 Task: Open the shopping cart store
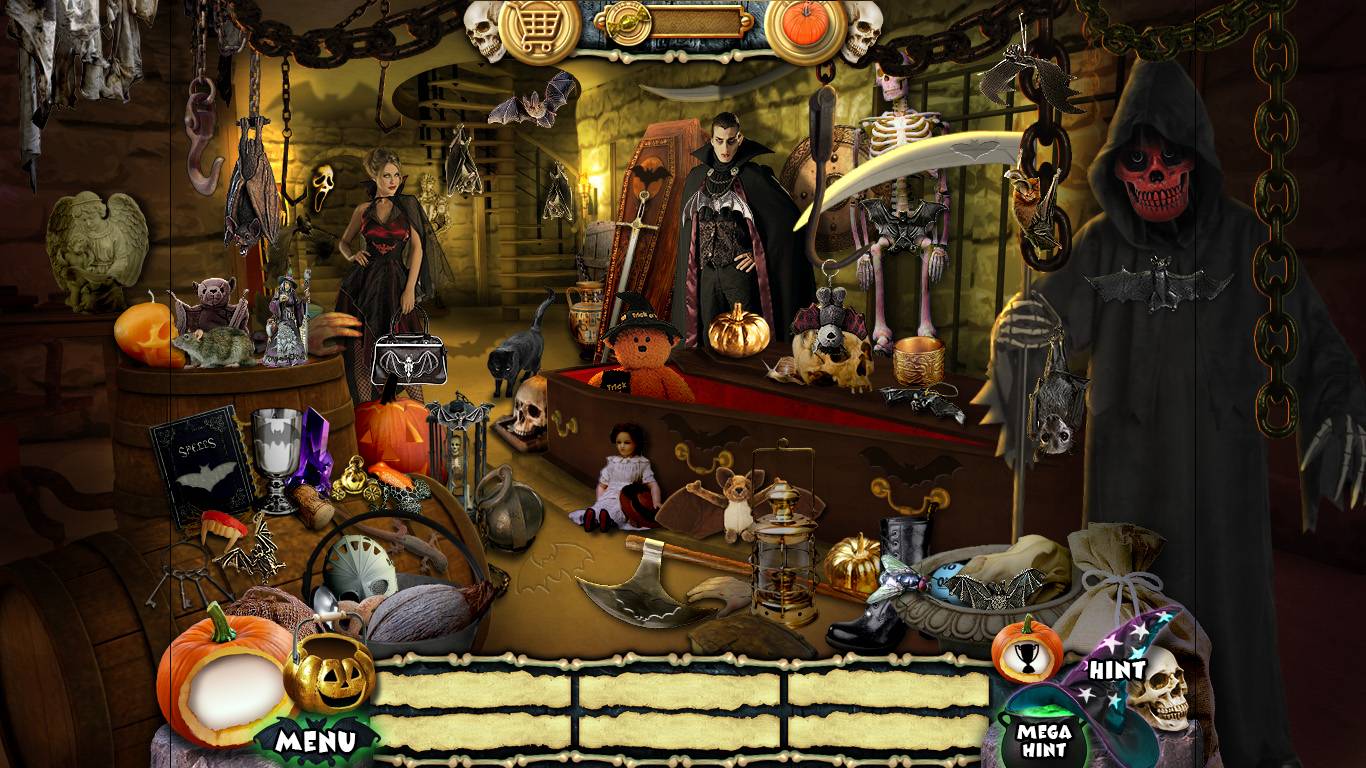click(x=538, y=29)
